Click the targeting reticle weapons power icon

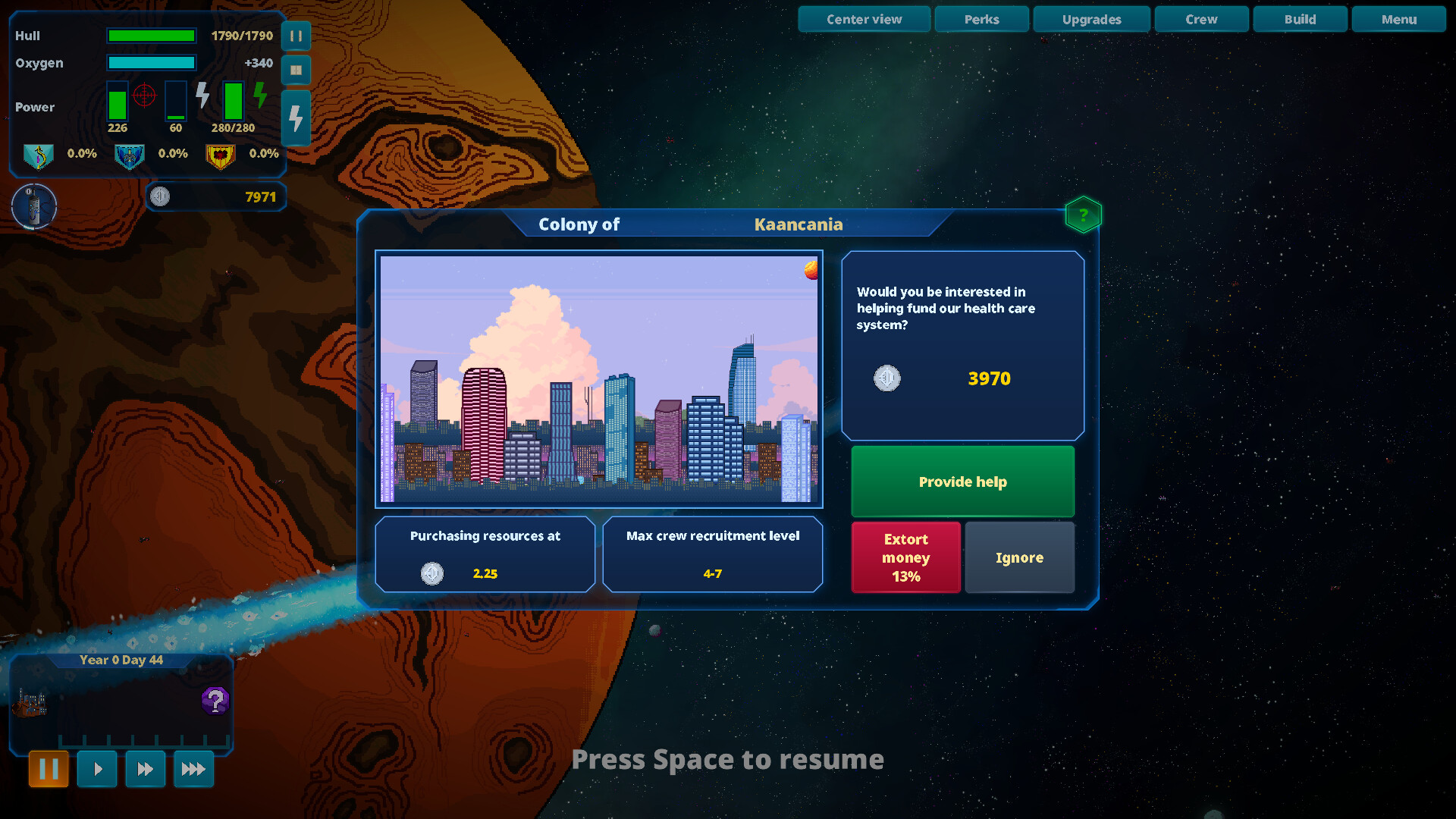point(144,96)
